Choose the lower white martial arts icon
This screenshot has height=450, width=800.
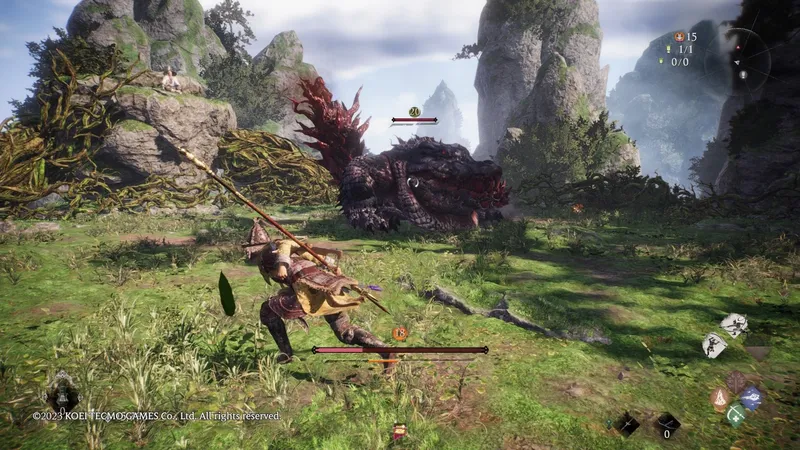coord(715,344)
